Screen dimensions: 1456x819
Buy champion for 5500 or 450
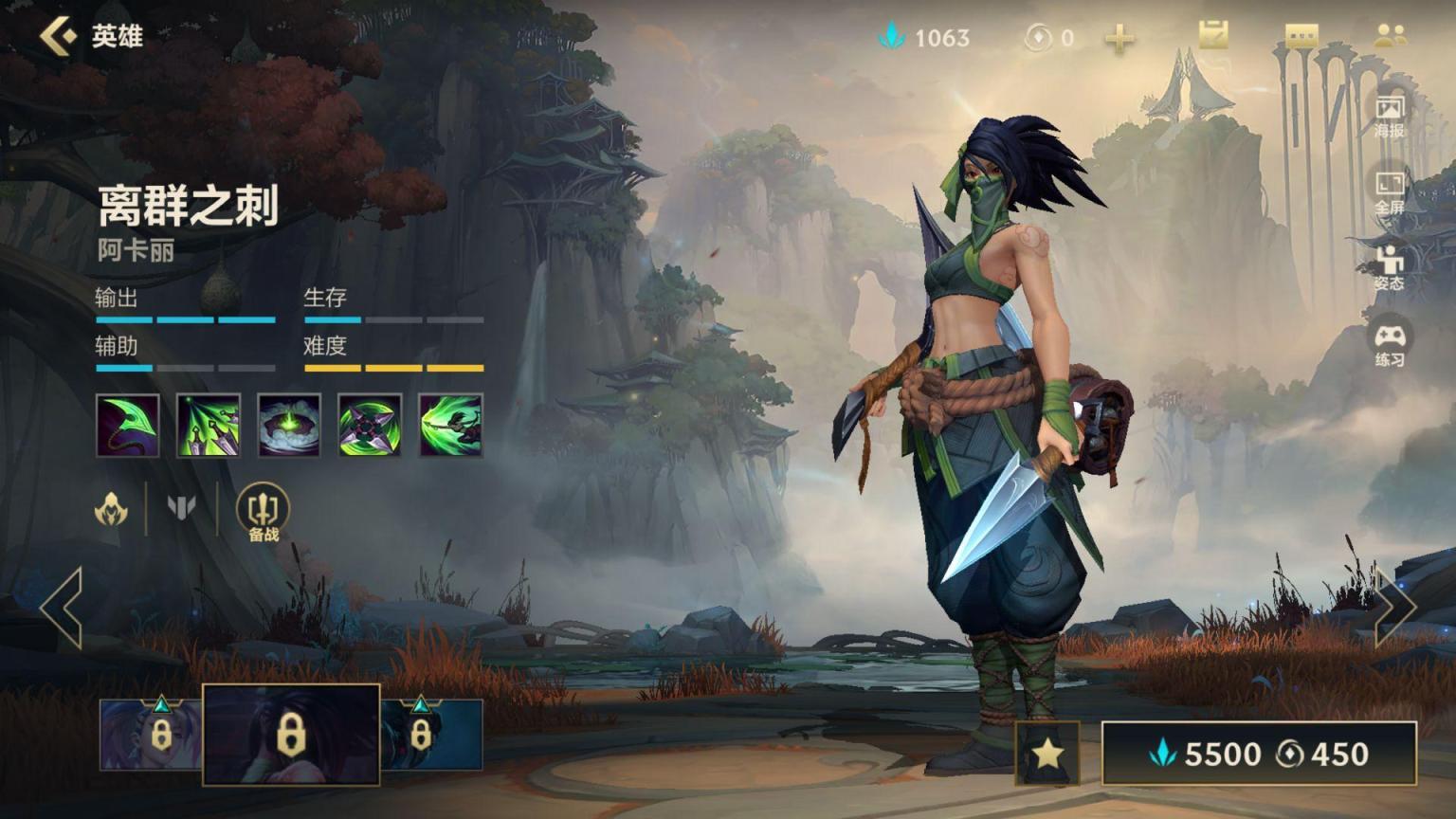point(1259,754)
